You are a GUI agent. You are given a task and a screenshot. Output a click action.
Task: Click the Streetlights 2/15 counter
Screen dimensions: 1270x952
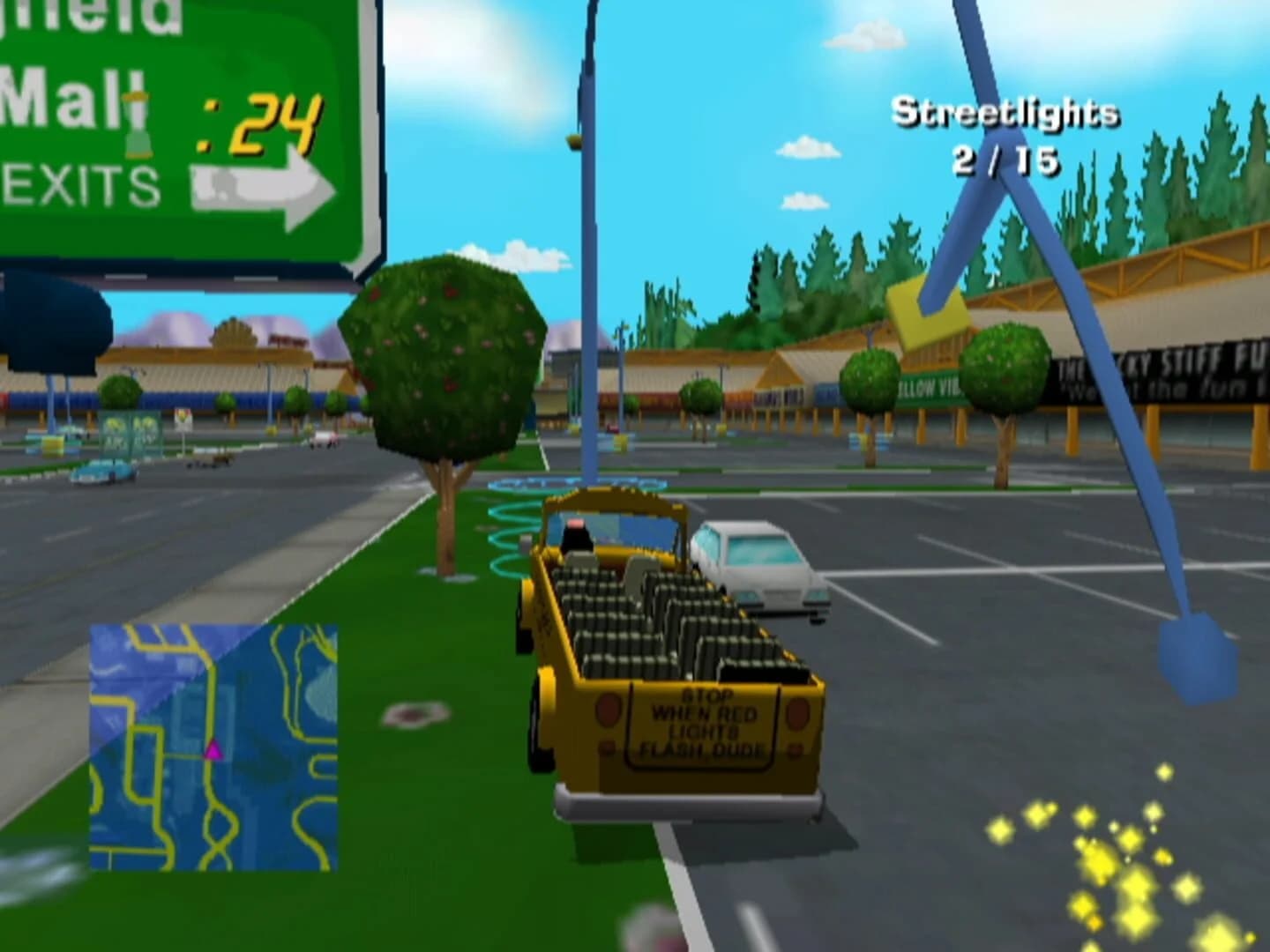[x=1005, y=137]
